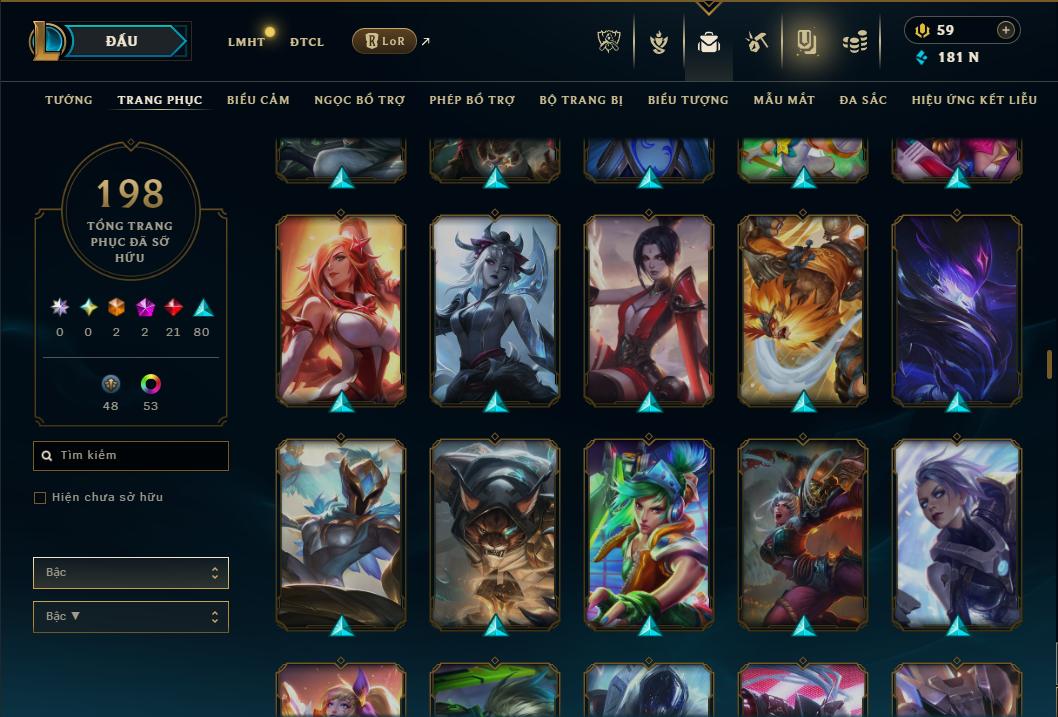Select the BIỂU CẢM tab
This screenshot has height=717, width=1058.
tap(258, 100)
